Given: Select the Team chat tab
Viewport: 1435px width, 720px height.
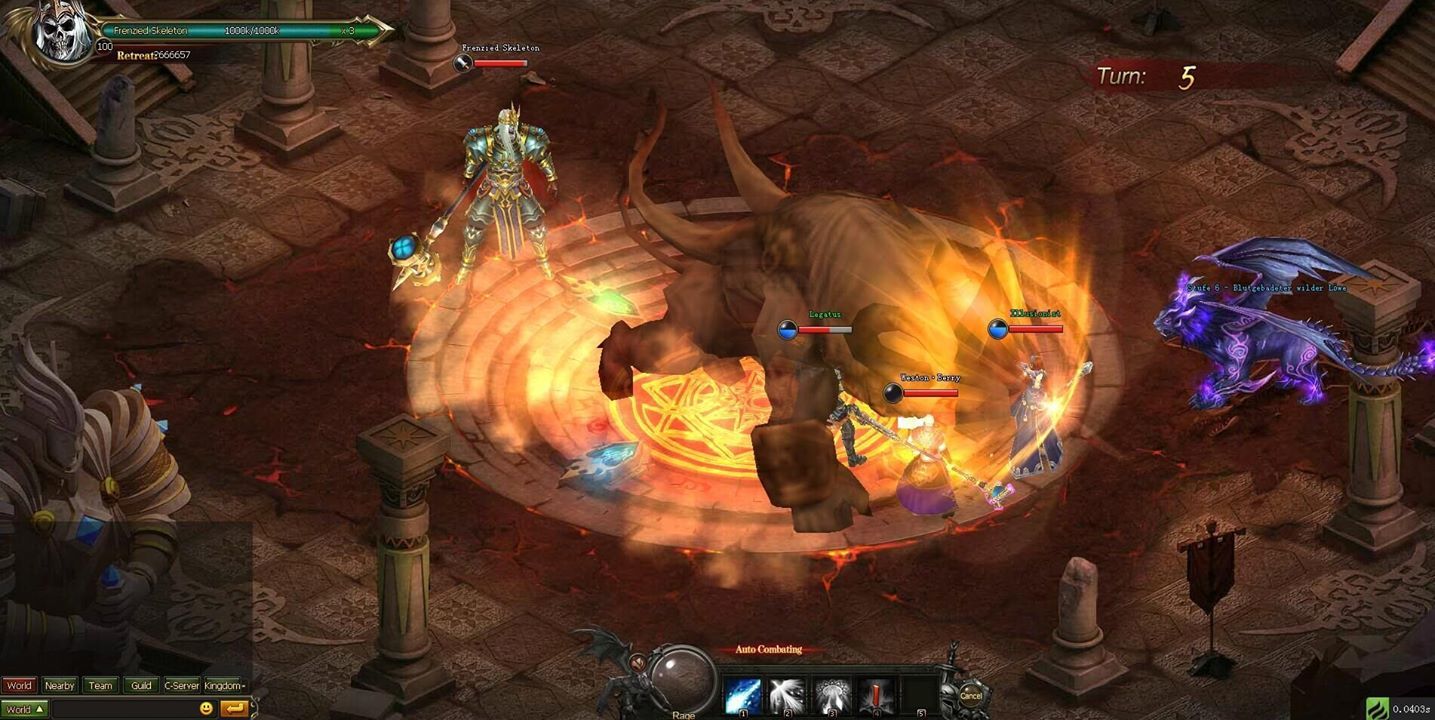Looking at the screenshot, I should click(101, 685).
